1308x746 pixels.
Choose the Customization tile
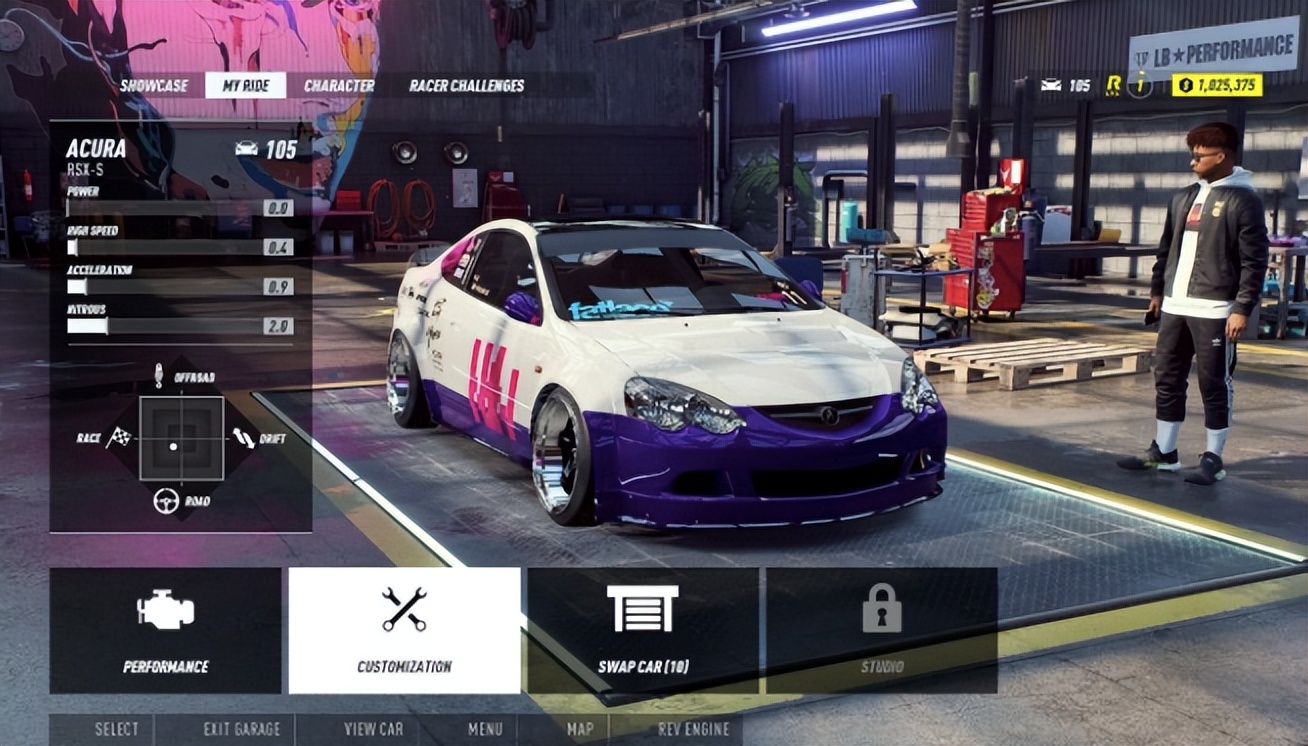click(x=404, y=631)
